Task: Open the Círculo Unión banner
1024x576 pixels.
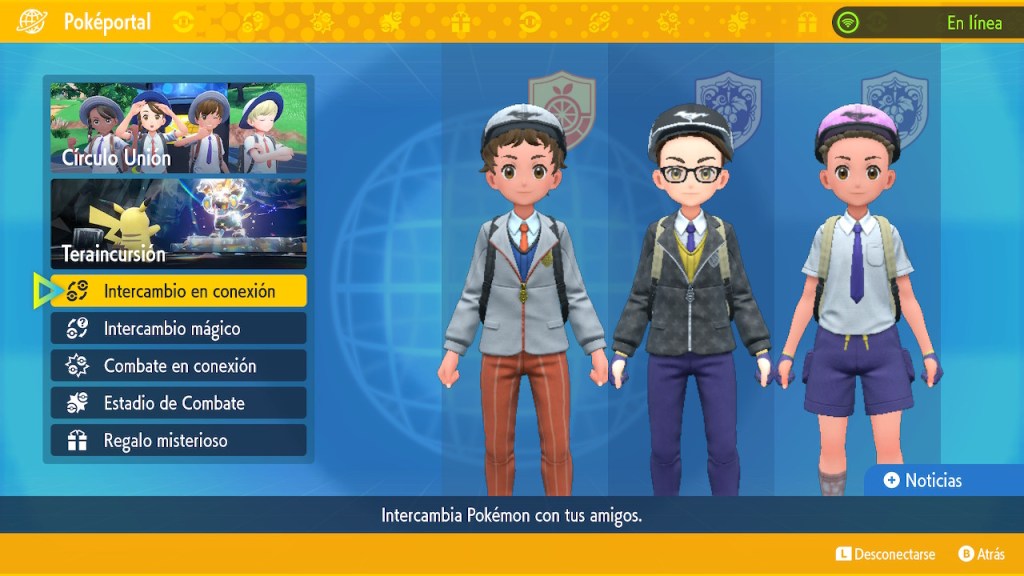Action: pyautogui.click(x=178, y=127)
